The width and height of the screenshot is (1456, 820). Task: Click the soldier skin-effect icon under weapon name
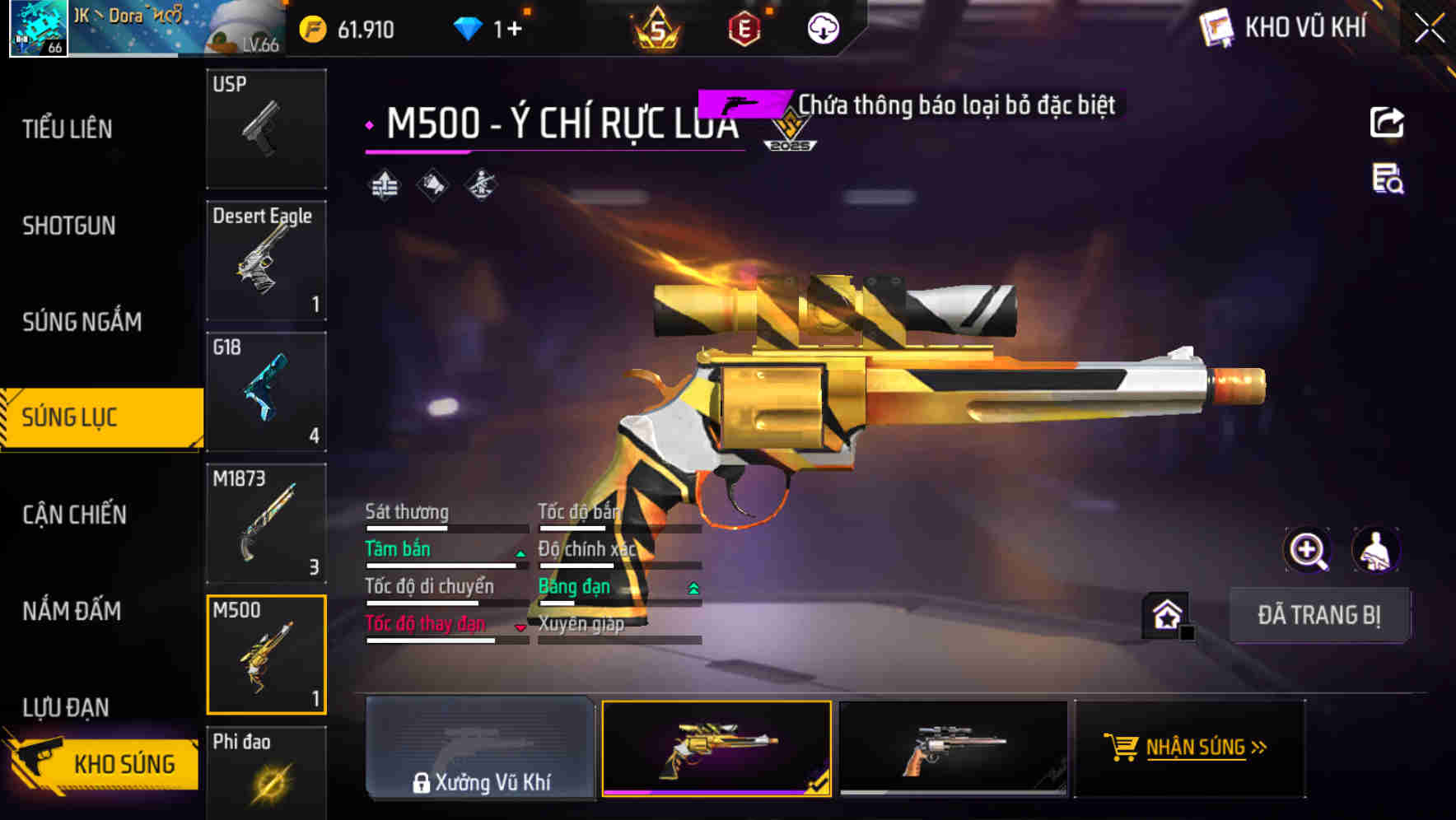[x=480, y=184]
